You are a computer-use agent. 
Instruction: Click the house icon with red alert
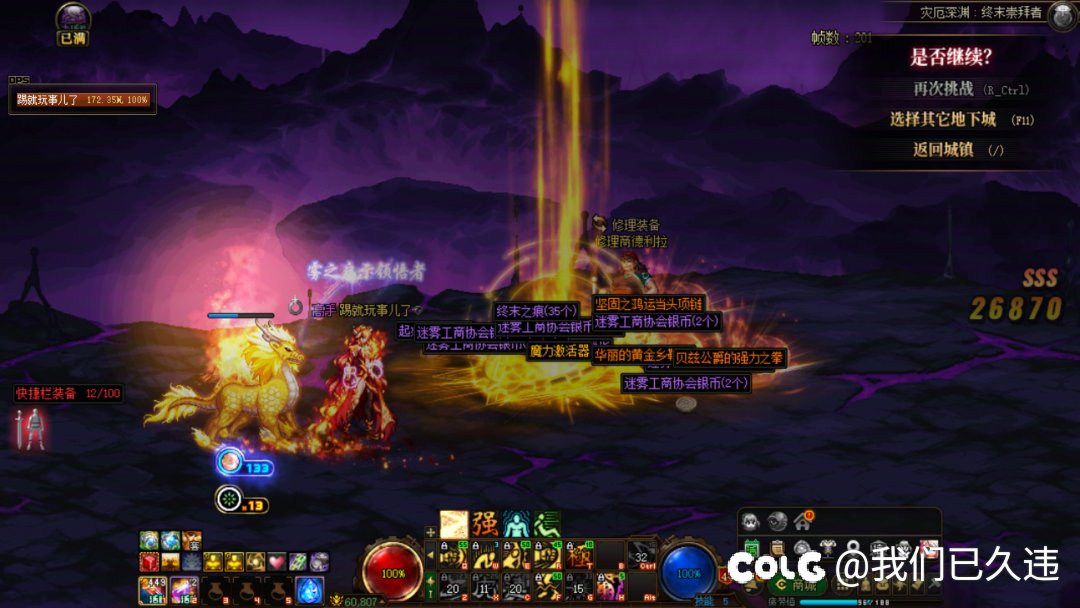(802, 521)
